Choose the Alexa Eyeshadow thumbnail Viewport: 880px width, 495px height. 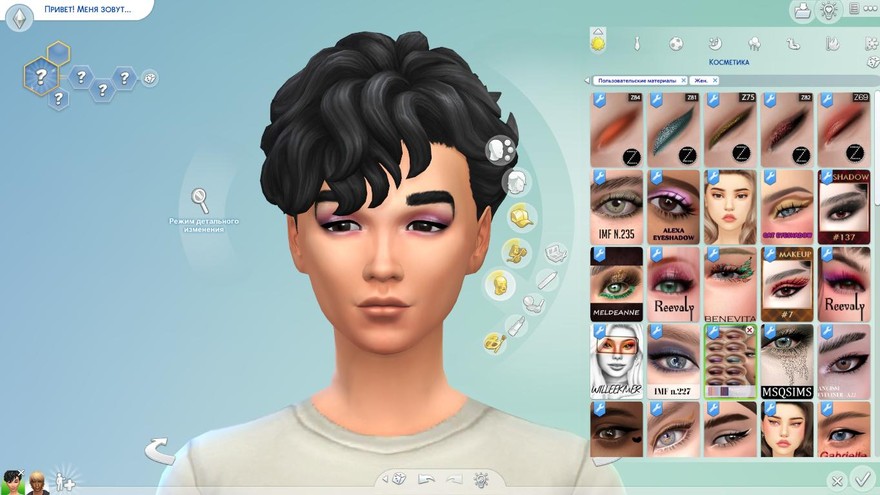click(673, 206)
